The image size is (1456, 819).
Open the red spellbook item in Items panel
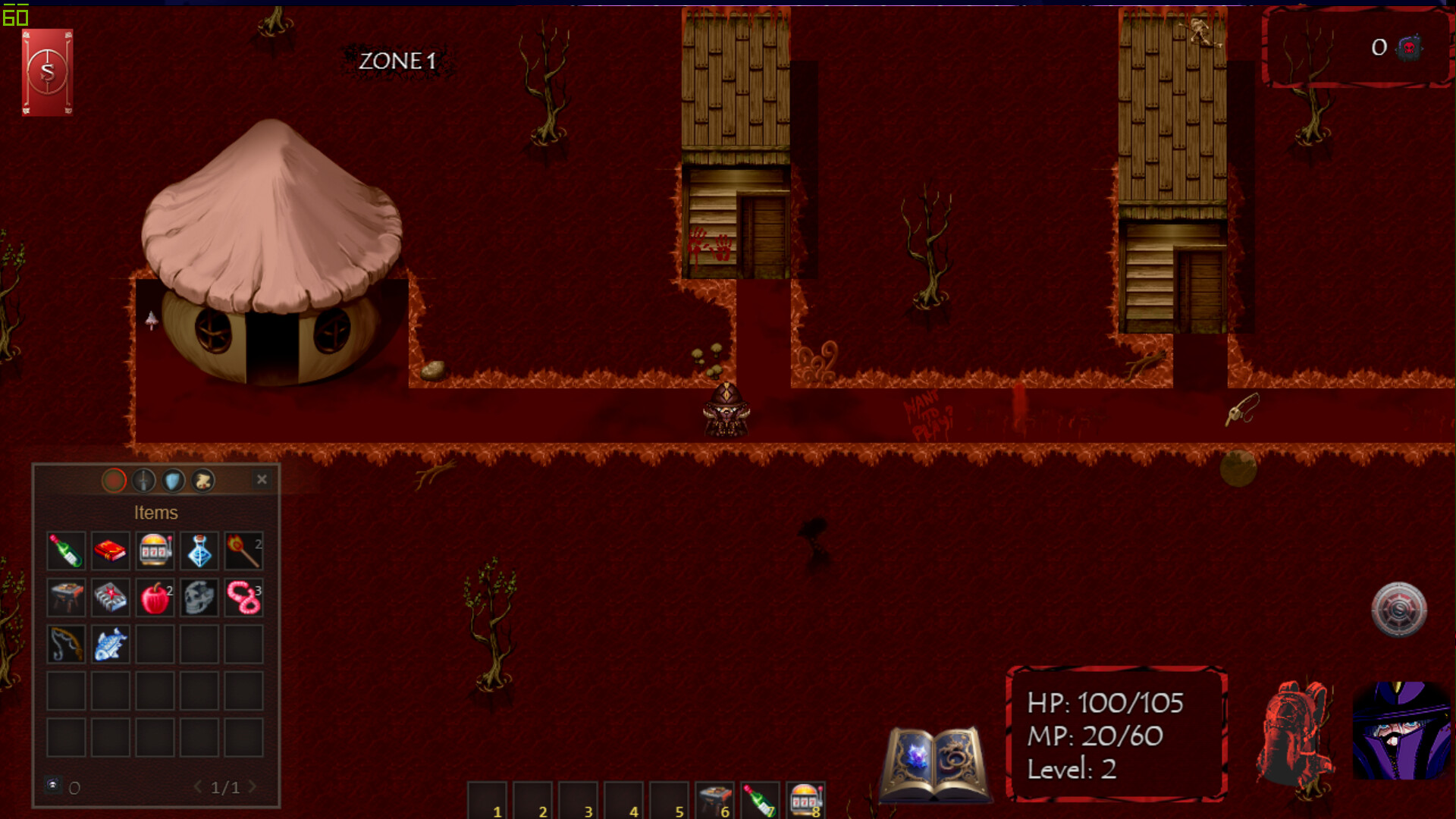point(110,551)
